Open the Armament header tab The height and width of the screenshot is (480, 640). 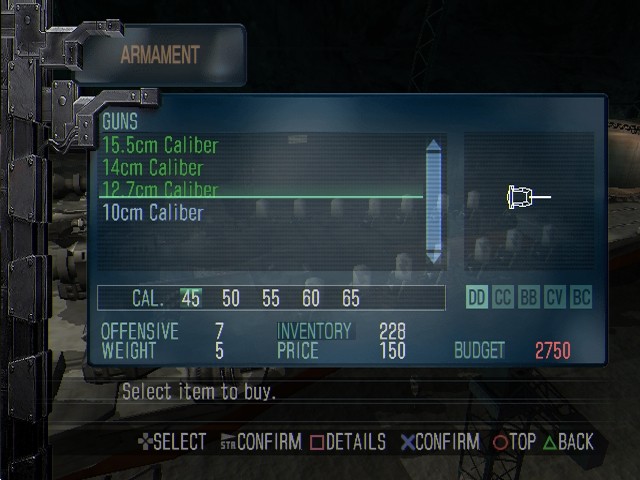pos(160,55)
